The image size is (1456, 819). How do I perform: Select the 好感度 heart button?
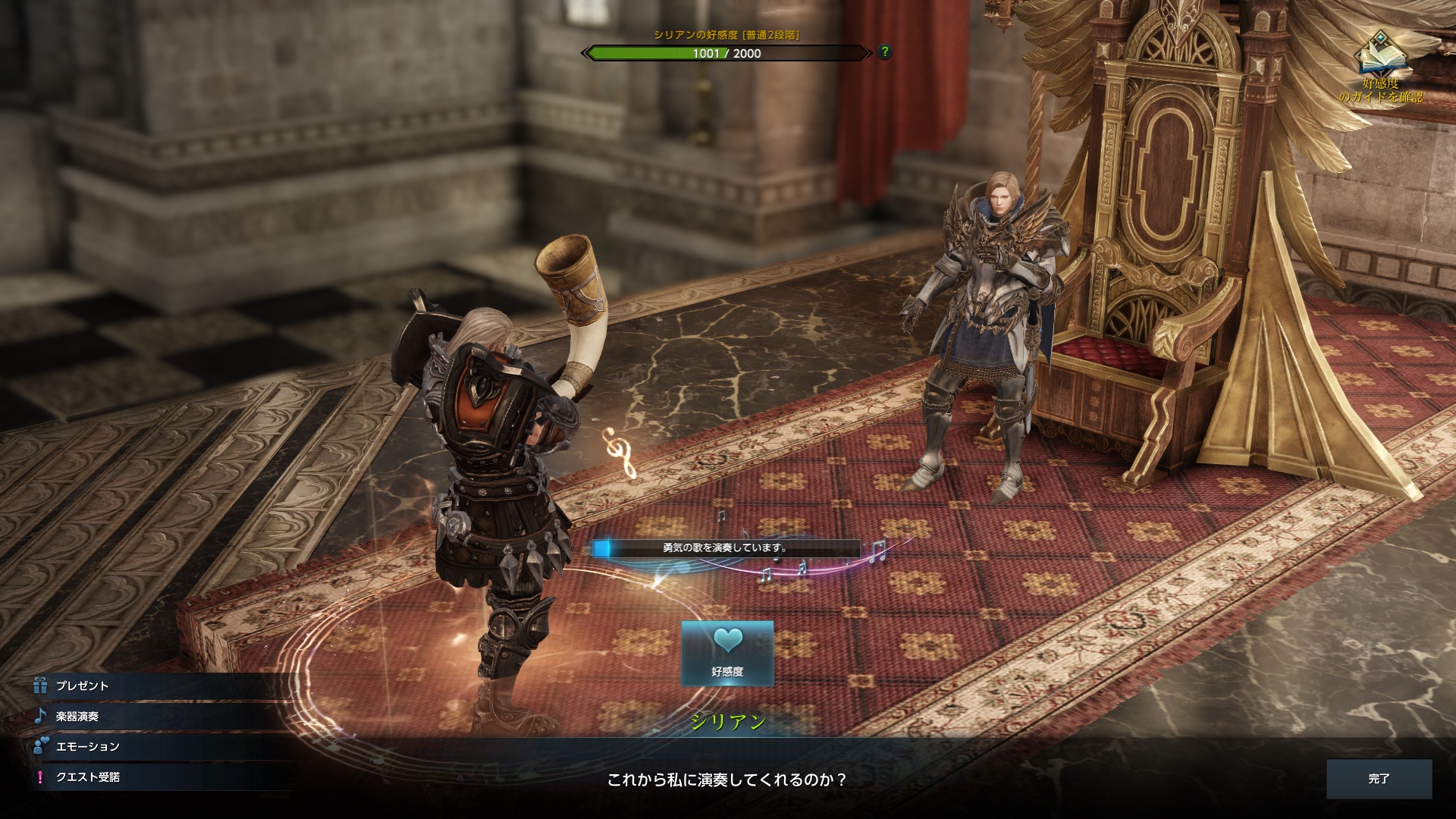727,653
